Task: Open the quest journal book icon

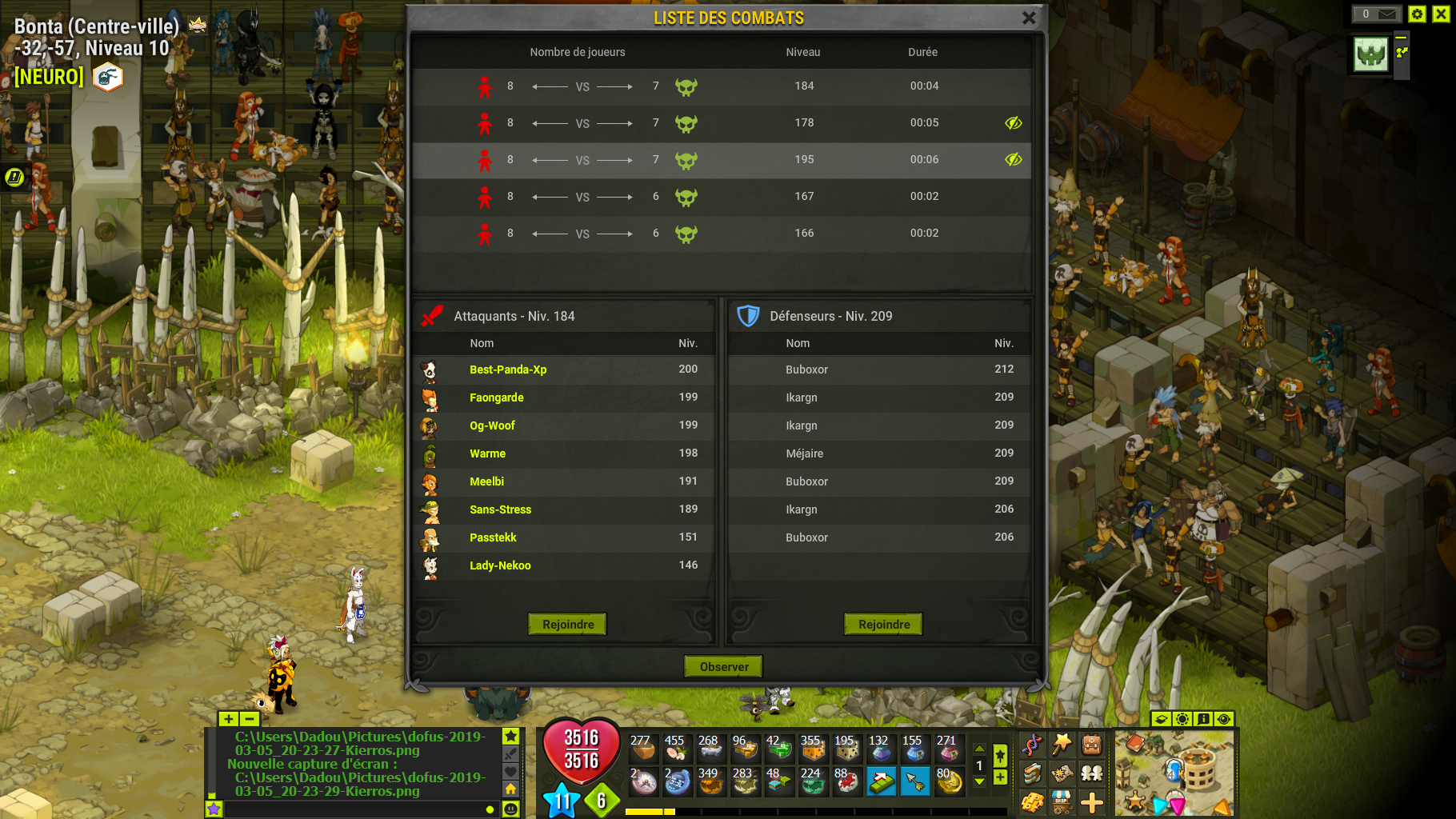Action: (x=1032, y=774)
